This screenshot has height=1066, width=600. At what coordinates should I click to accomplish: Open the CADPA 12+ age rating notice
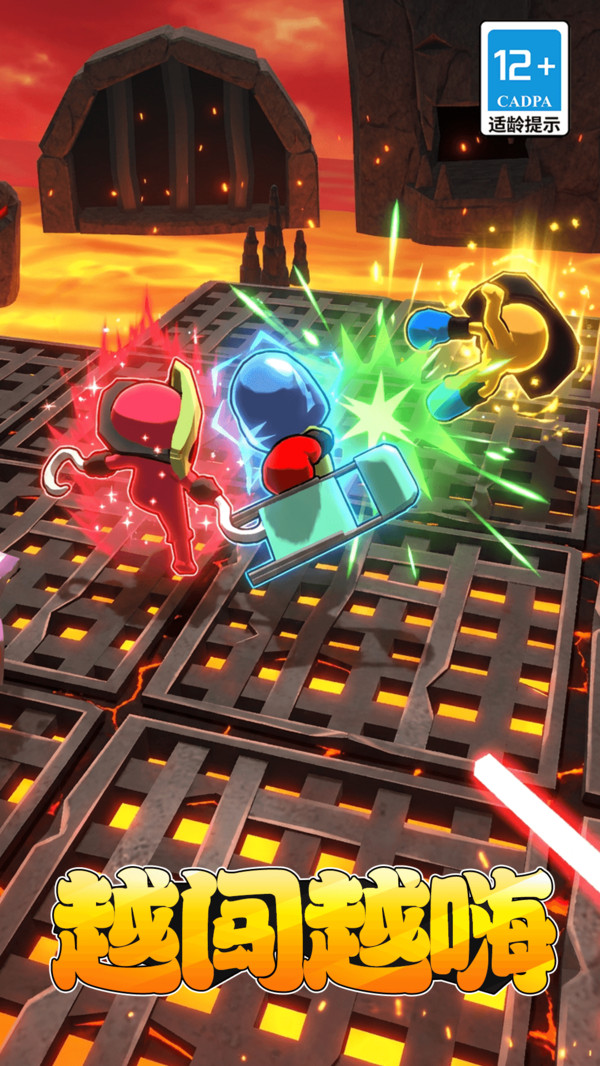pyautogui.click(x=524, y=79)
